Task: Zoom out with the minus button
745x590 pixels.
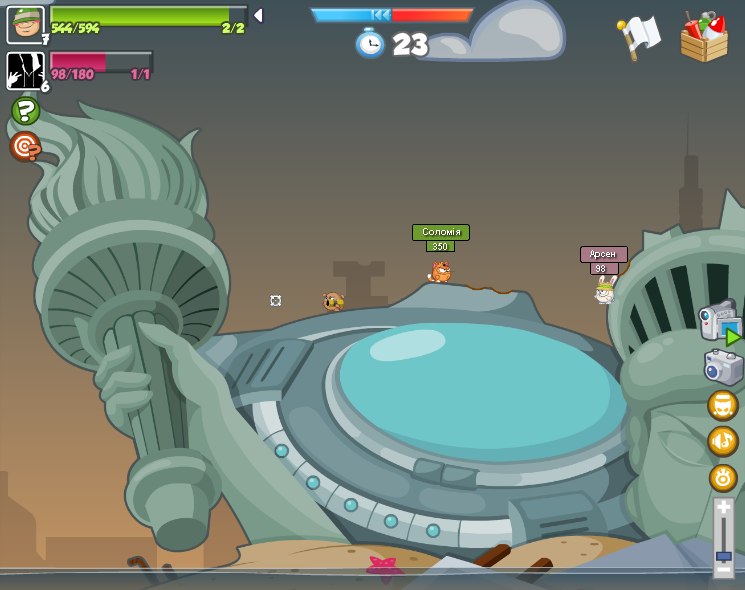Action: (x=723, y=569)
